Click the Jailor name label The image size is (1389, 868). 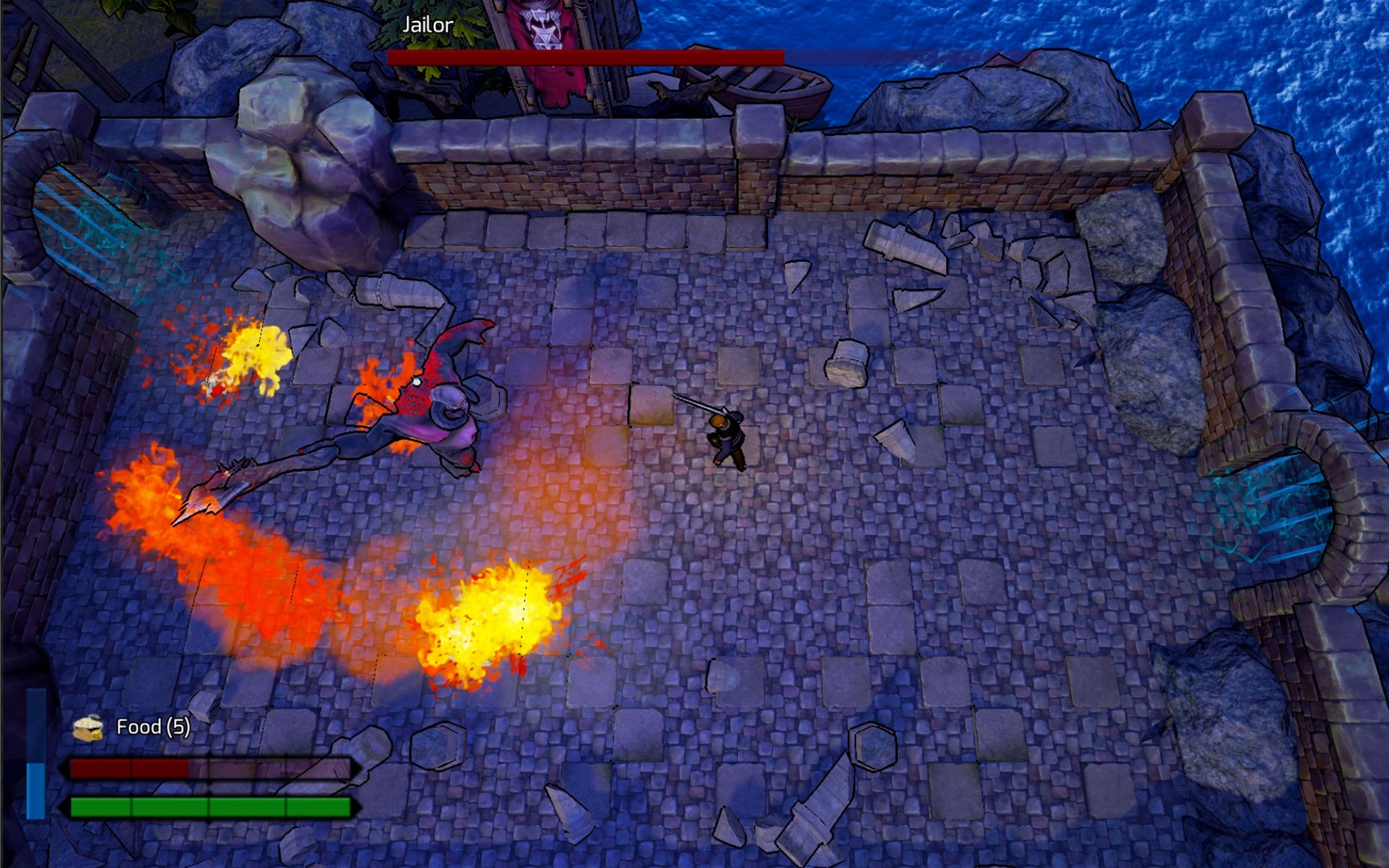[428, 24]
